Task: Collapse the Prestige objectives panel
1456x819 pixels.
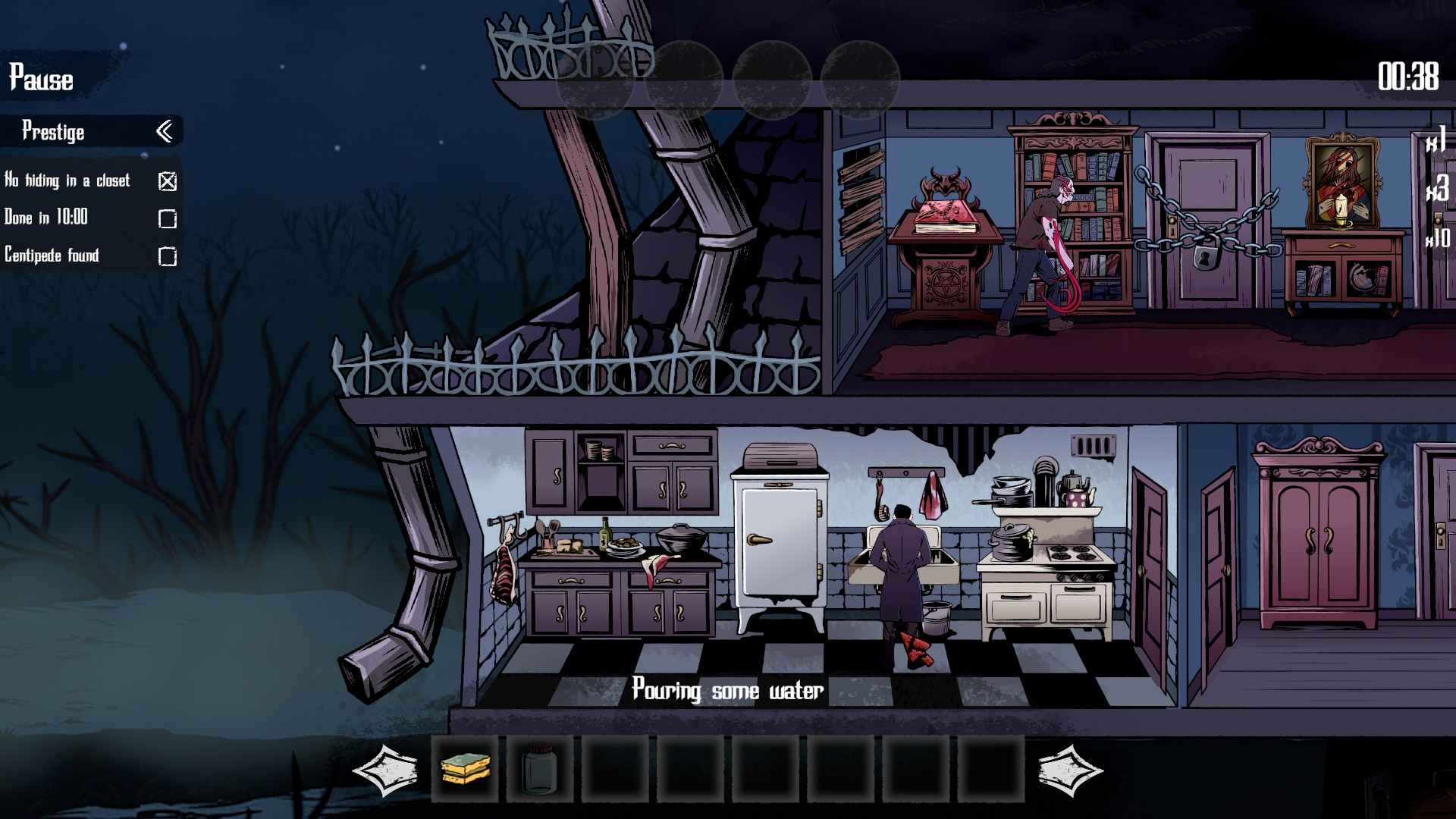Action: tap(164, 132)
